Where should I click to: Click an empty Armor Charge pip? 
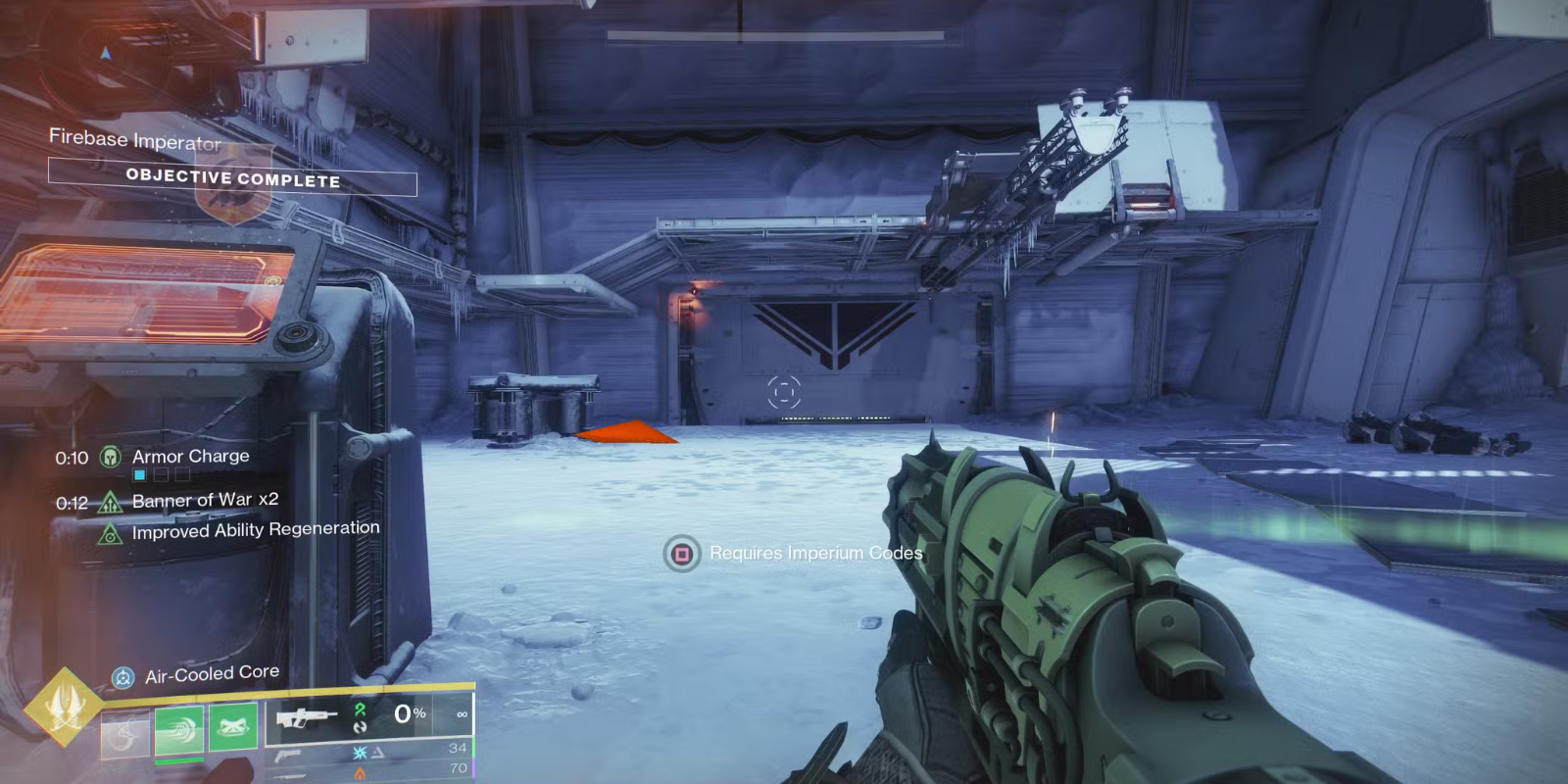[159, 473]
